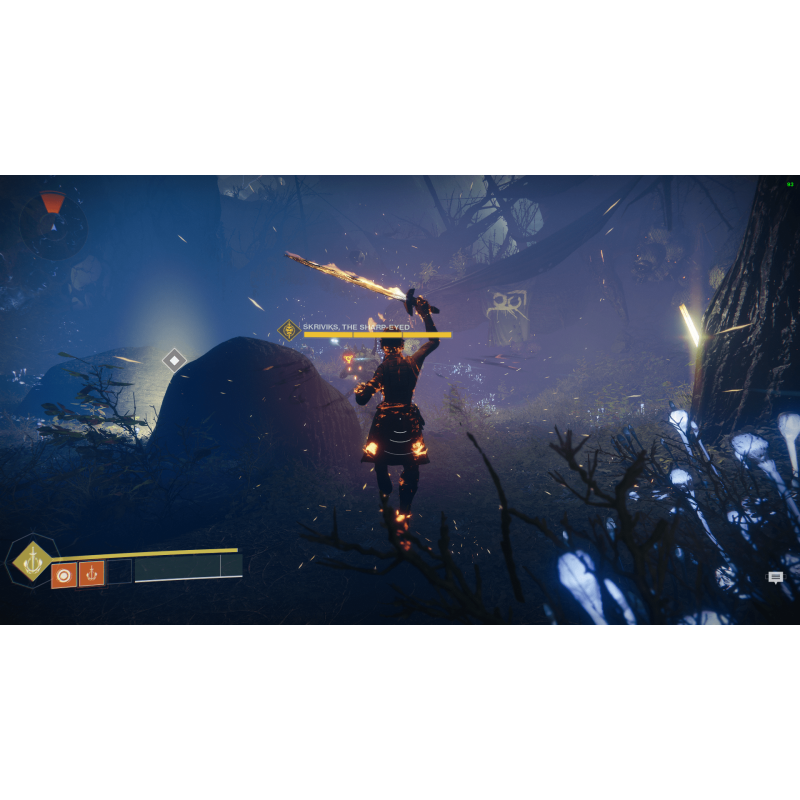Open the chat bubble icon
800x800 pixels.
[776, 577]
